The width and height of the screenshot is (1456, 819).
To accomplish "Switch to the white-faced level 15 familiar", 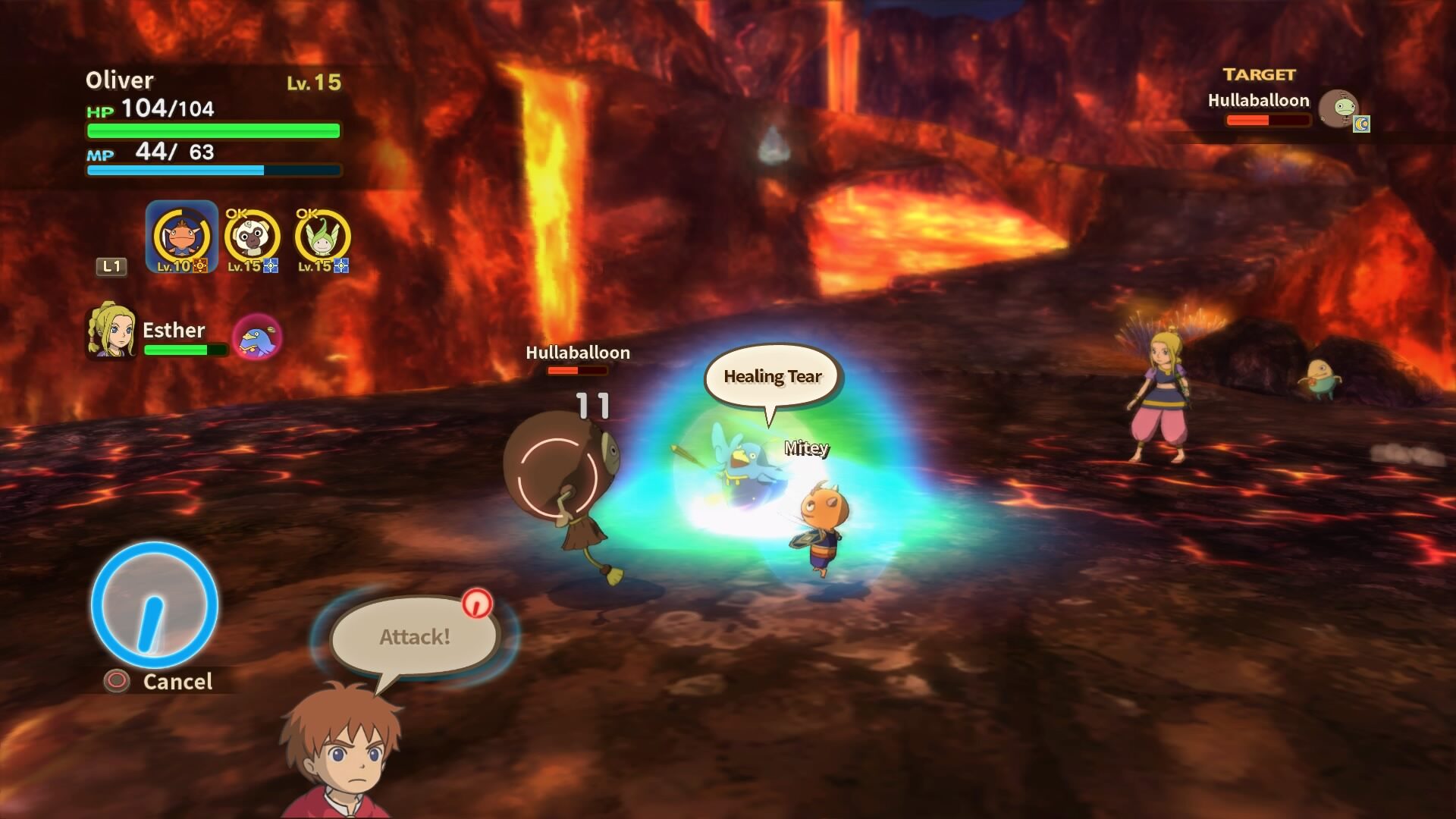I will tap(252, 238).
